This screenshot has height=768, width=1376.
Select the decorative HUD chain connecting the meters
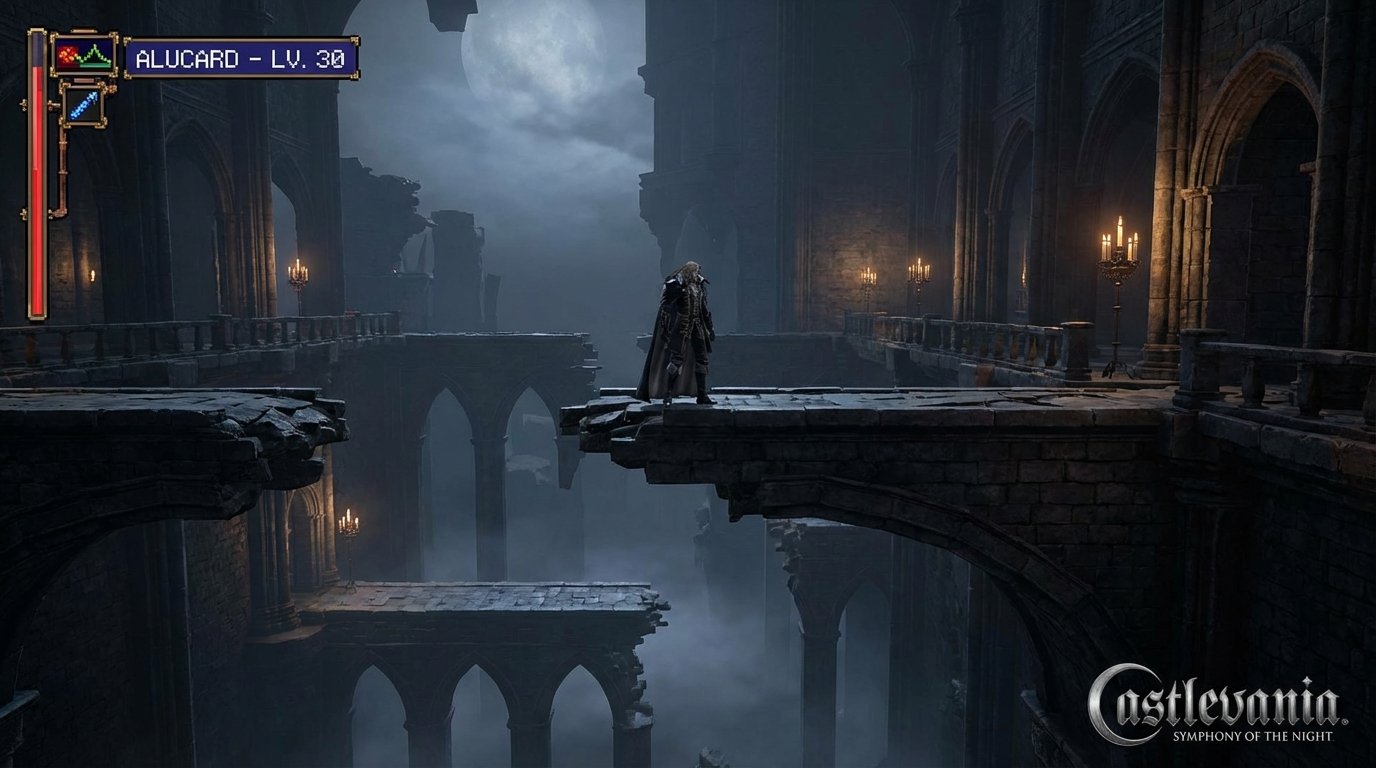point(63,180)
